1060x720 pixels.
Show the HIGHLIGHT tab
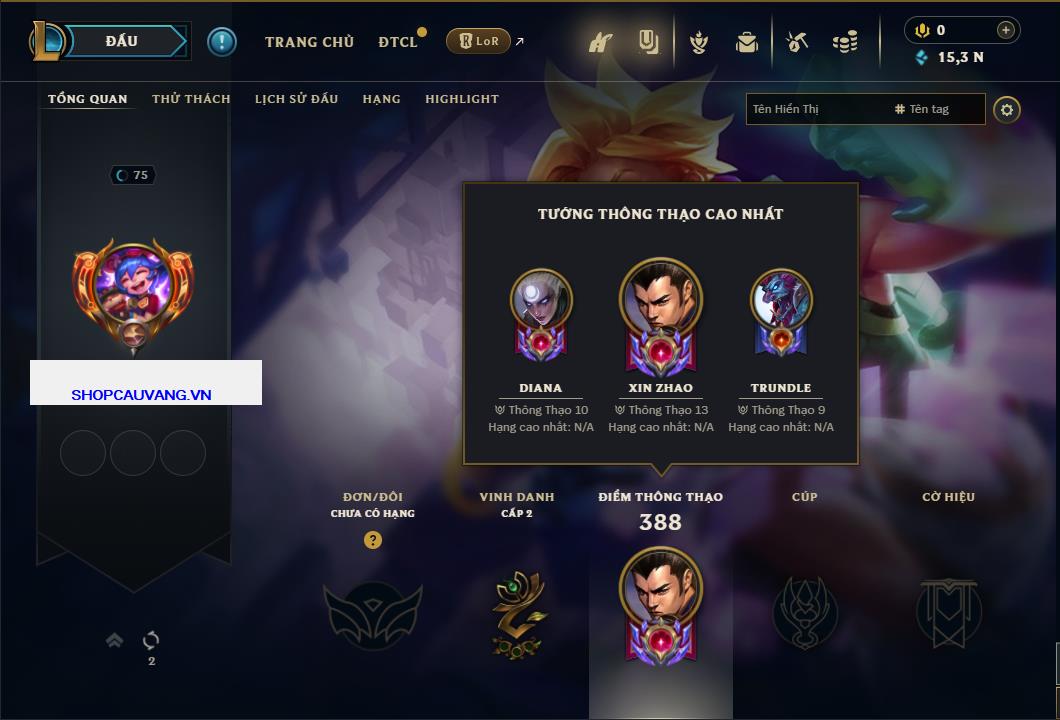pos(462,99)
